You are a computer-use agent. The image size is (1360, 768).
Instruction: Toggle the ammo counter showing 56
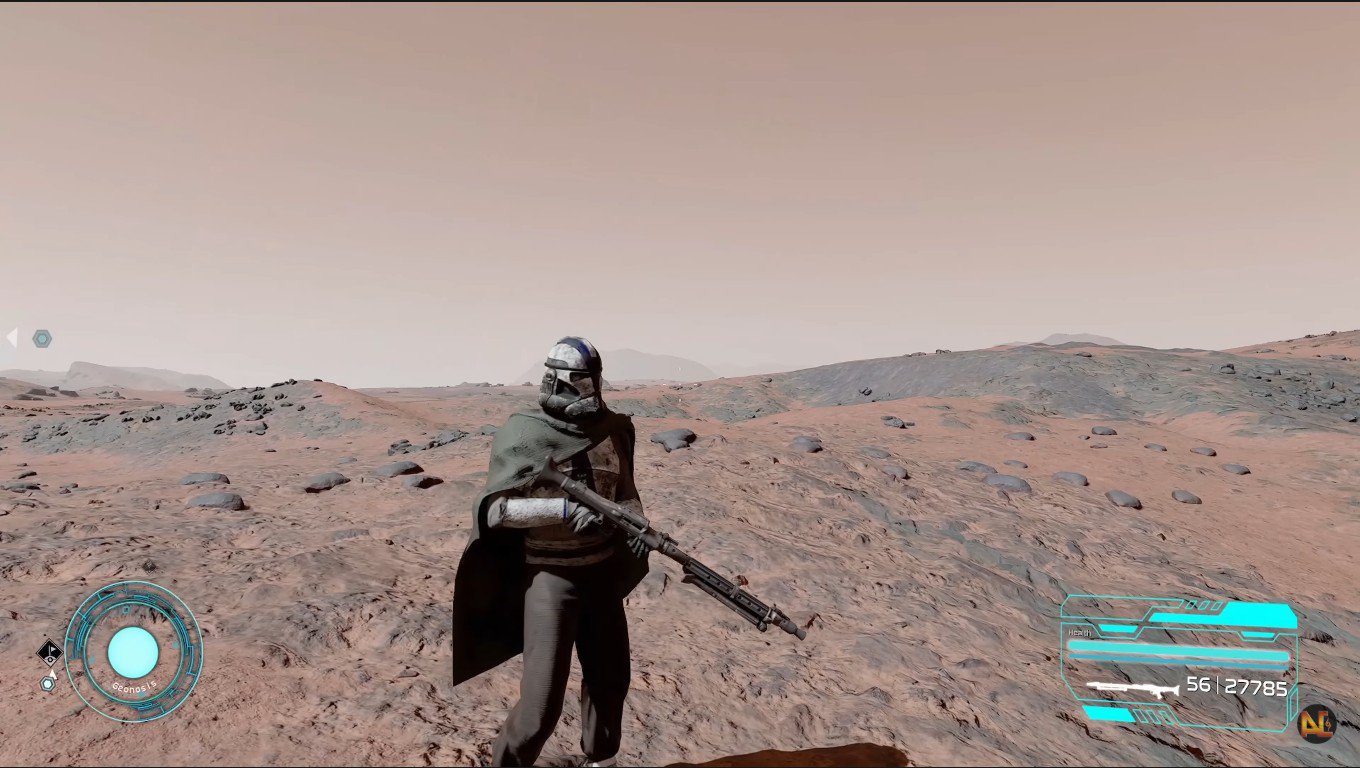[x=1196, y=686]
